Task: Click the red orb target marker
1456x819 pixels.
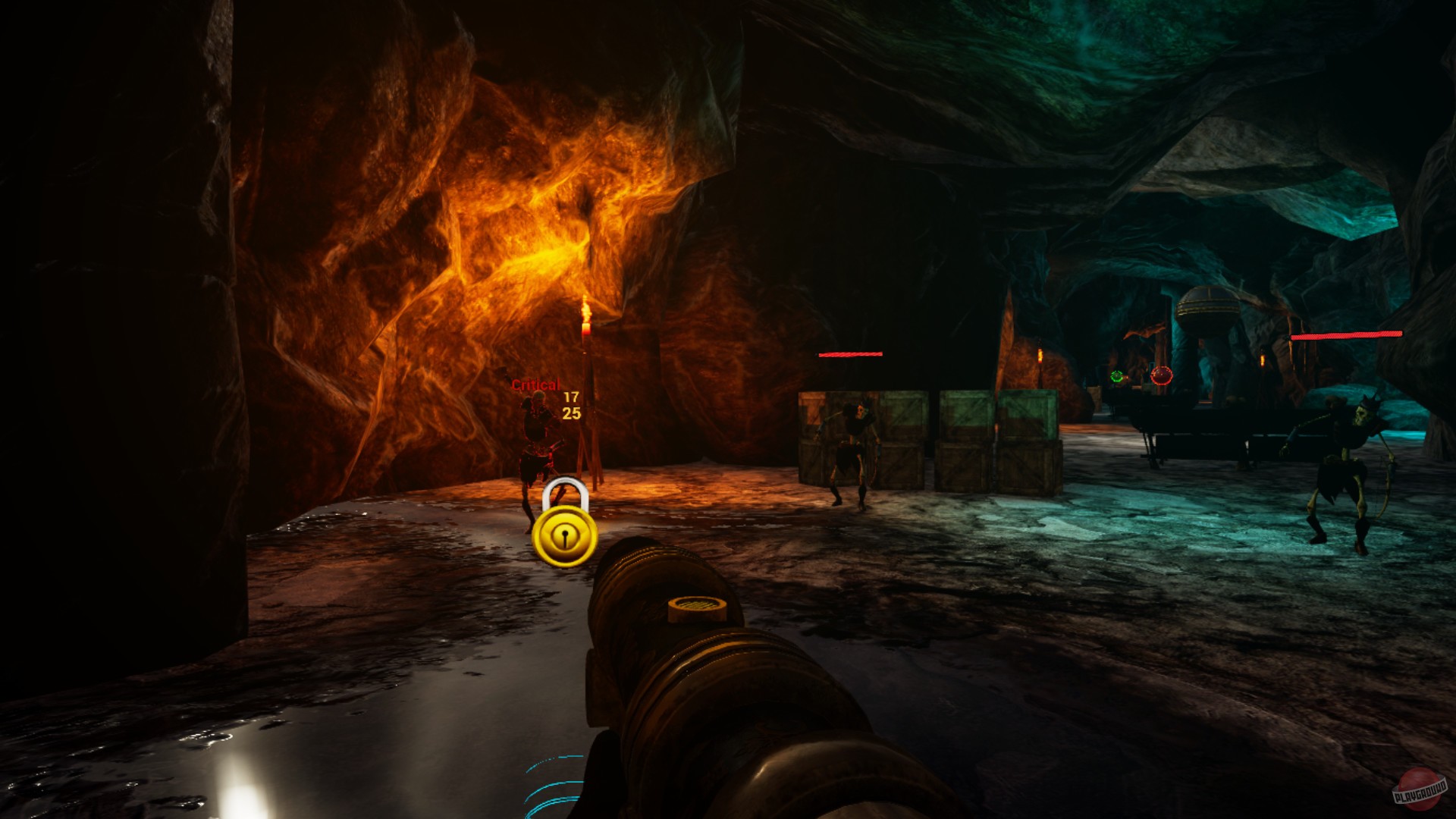Action: 1161,375
